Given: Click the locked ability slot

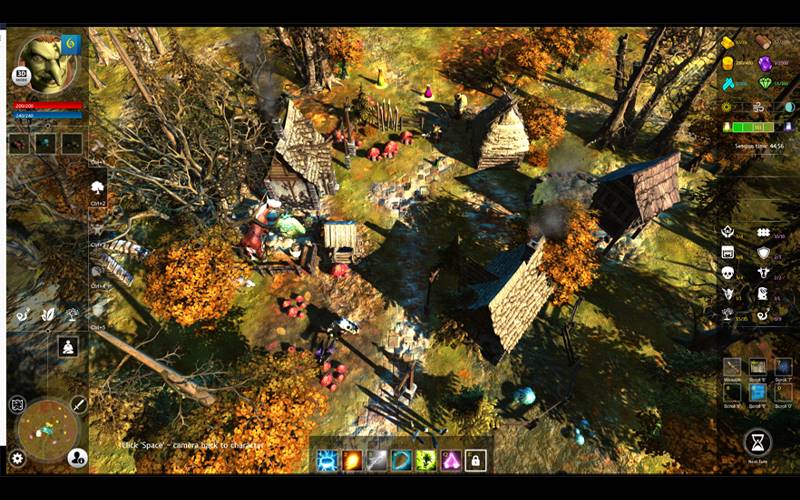Looking at the screenshot, I should (476, 460).
